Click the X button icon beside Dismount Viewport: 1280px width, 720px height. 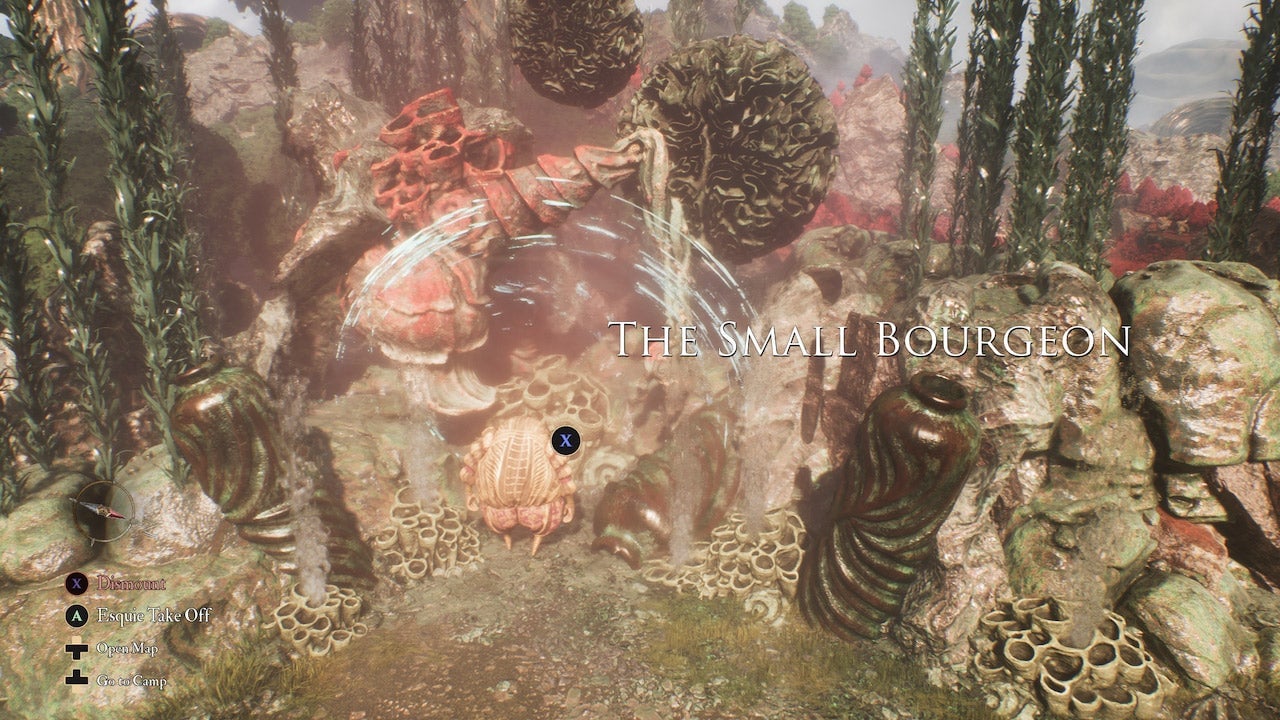tap(75, 582)
